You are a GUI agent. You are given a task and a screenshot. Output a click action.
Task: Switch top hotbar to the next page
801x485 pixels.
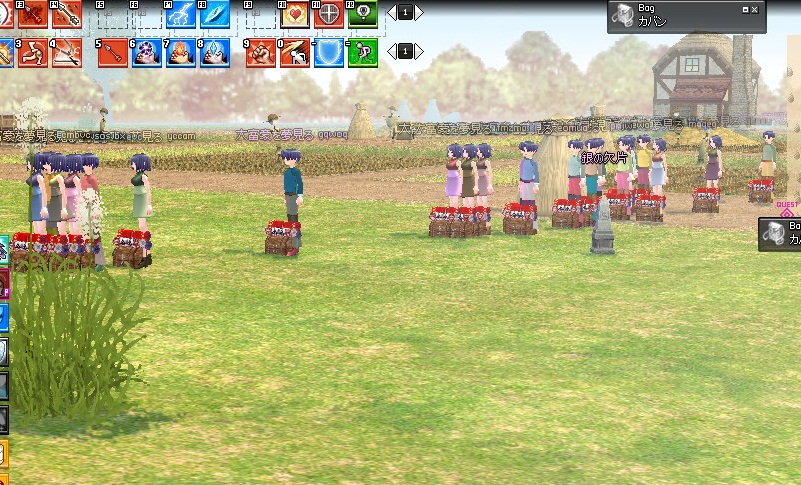point(419,13)
